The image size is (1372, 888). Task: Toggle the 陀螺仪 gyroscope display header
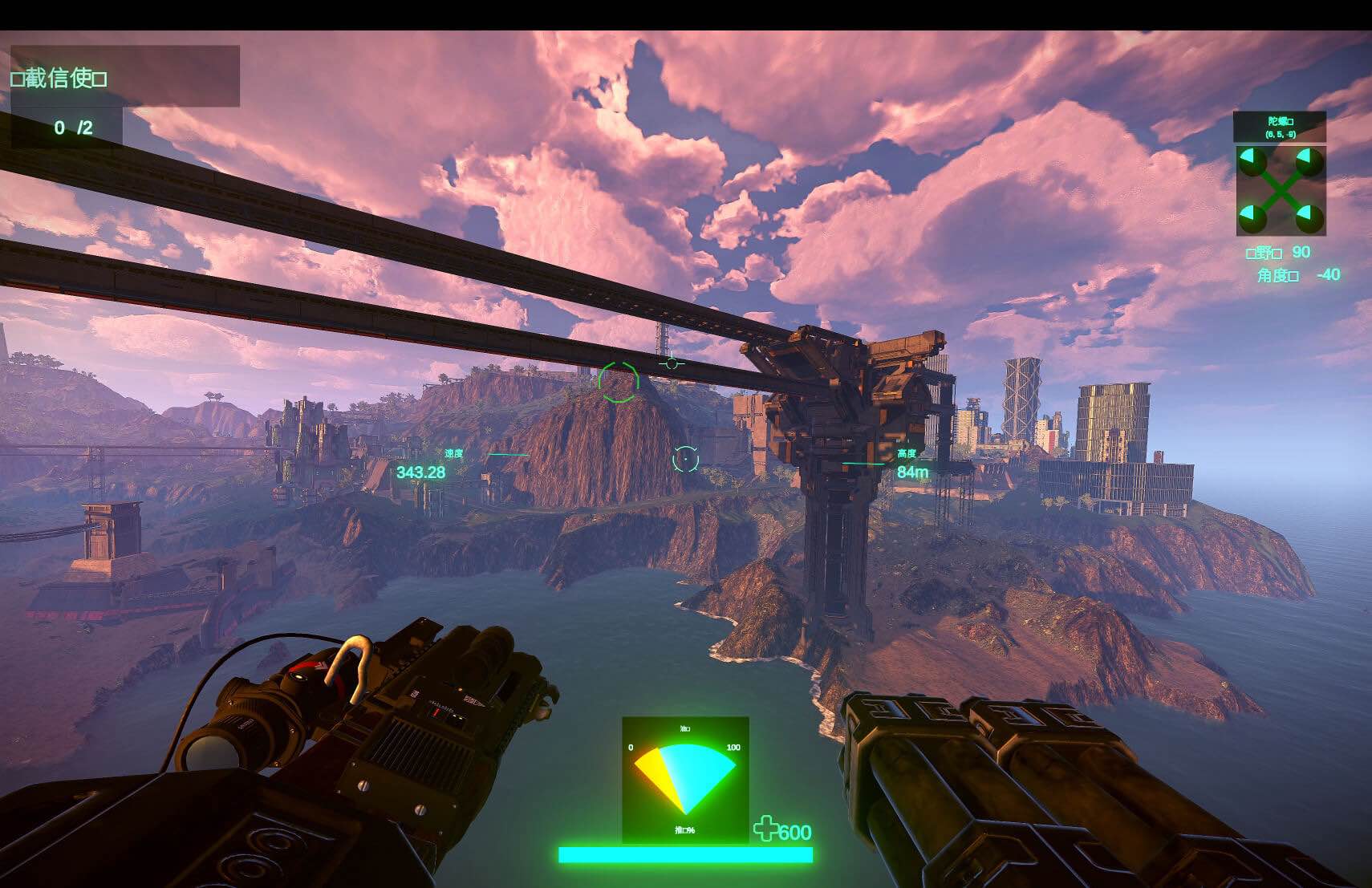coord(1279,120)
